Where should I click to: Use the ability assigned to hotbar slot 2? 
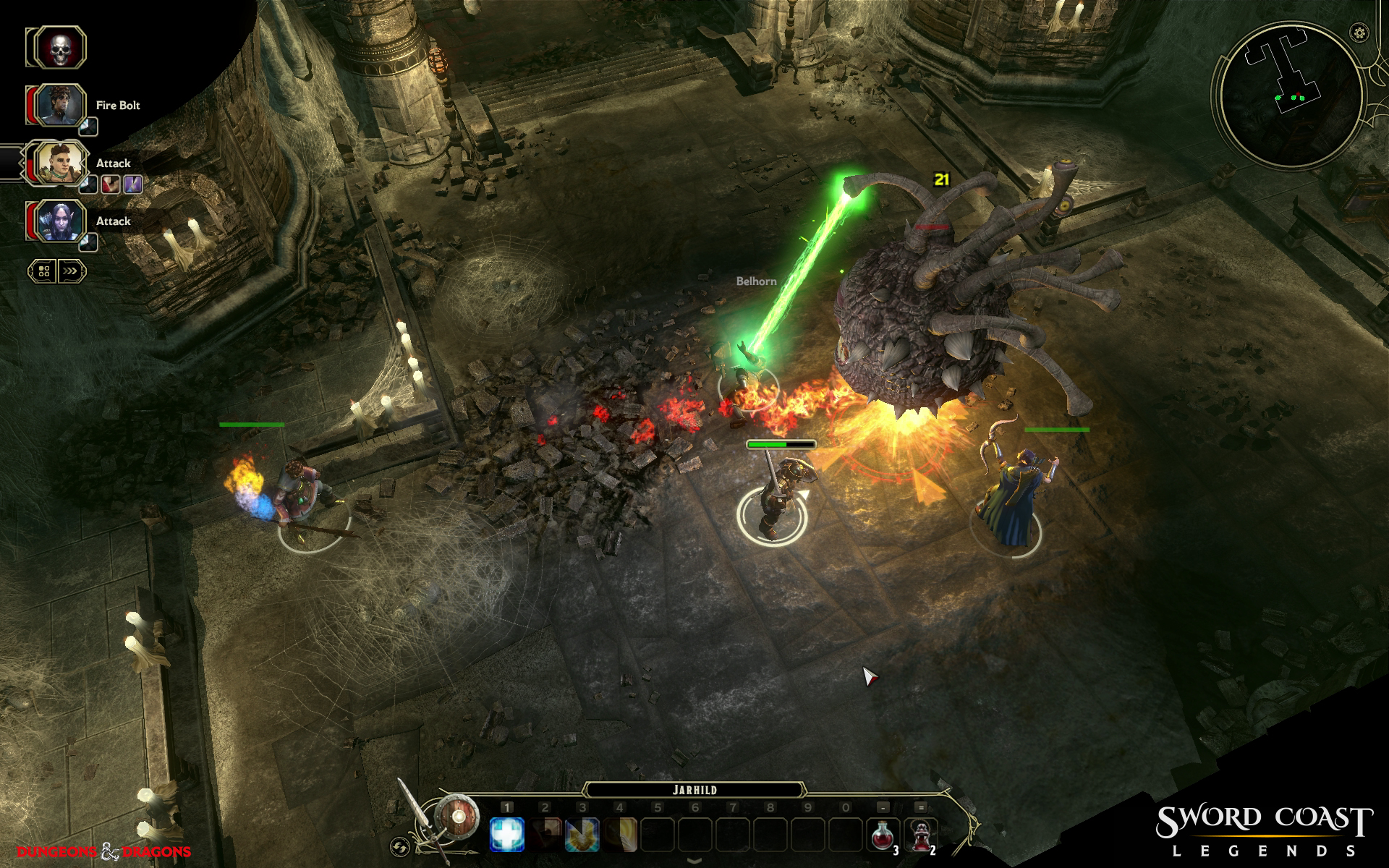544,833
